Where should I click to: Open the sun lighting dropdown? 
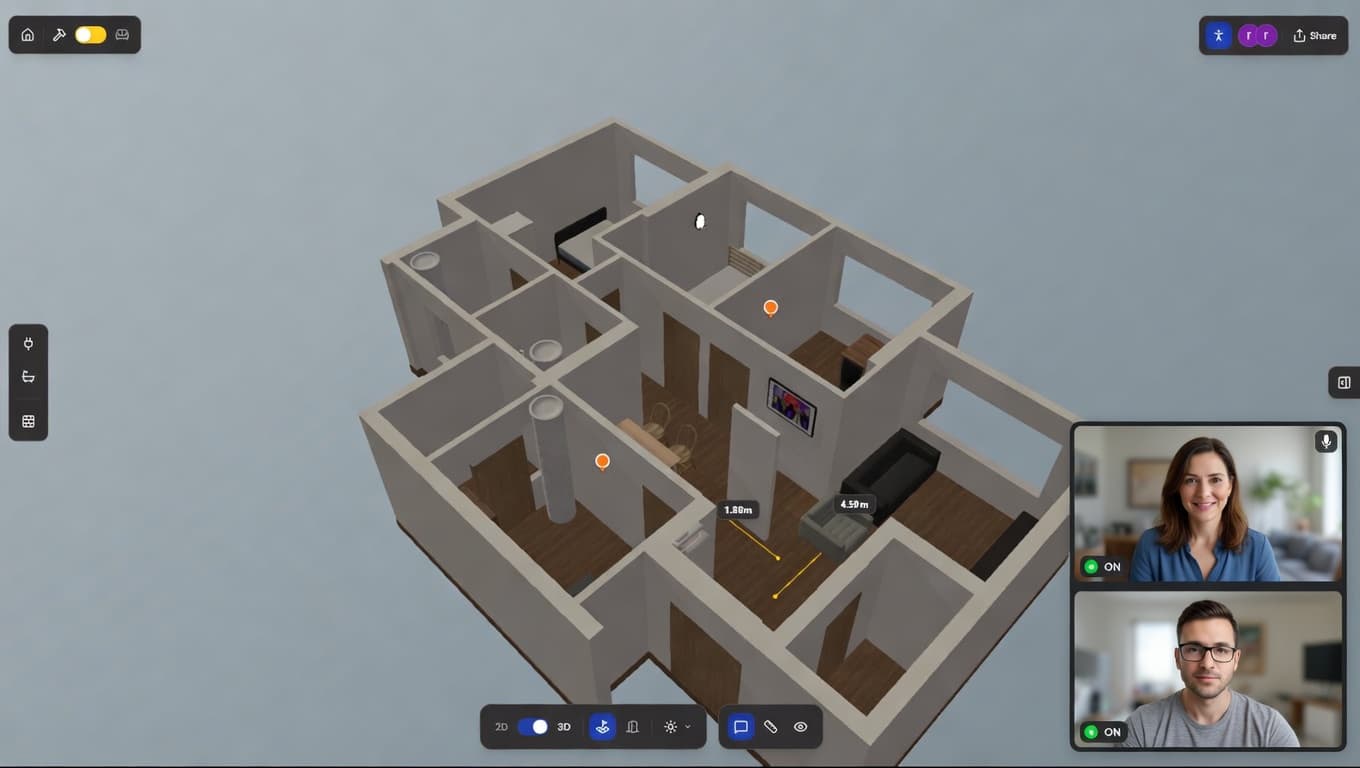click(676, 727)
